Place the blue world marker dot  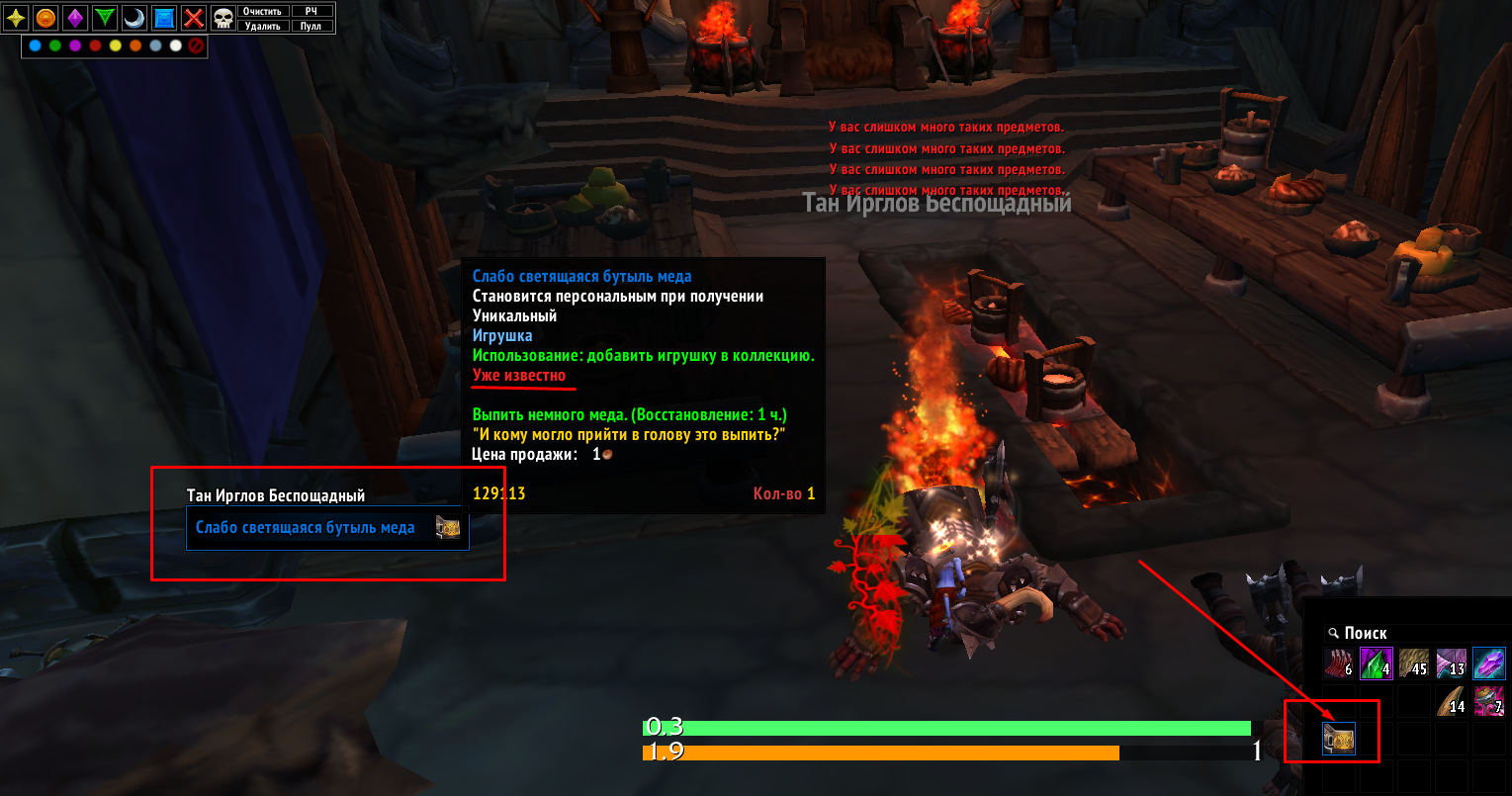click(36, 45)
